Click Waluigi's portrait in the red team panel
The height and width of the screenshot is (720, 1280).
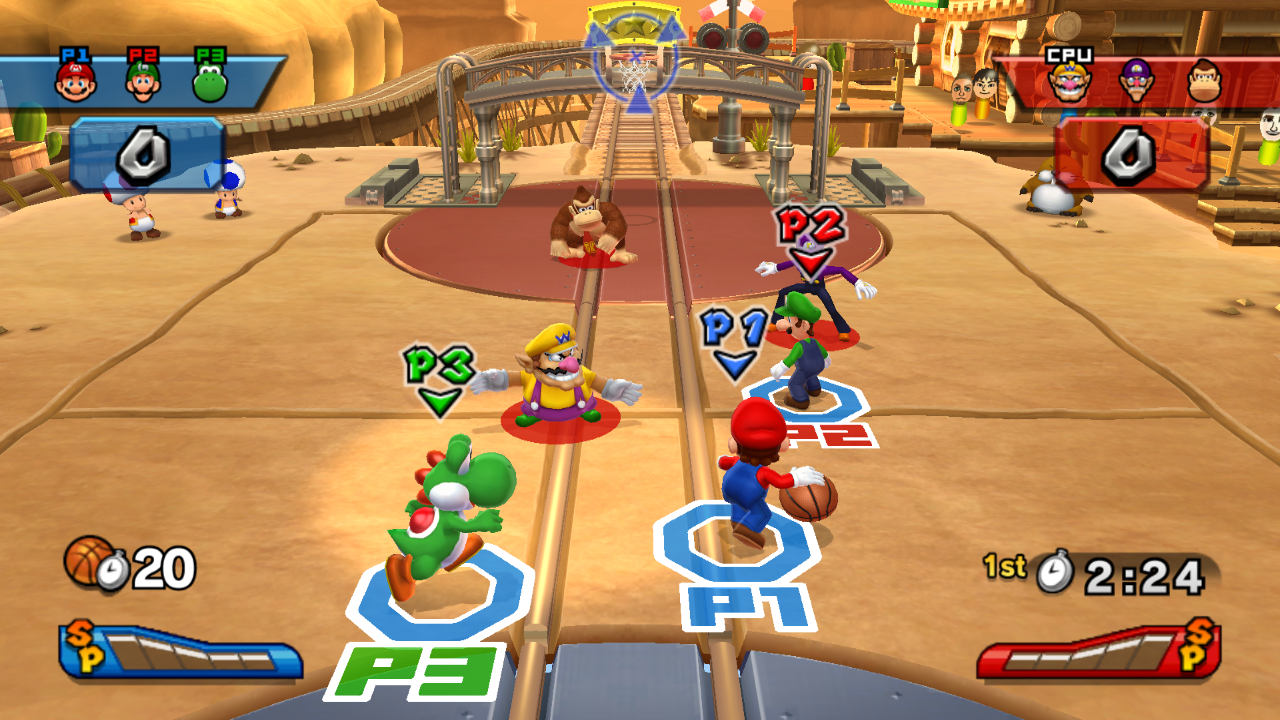tap(1137, 82)
